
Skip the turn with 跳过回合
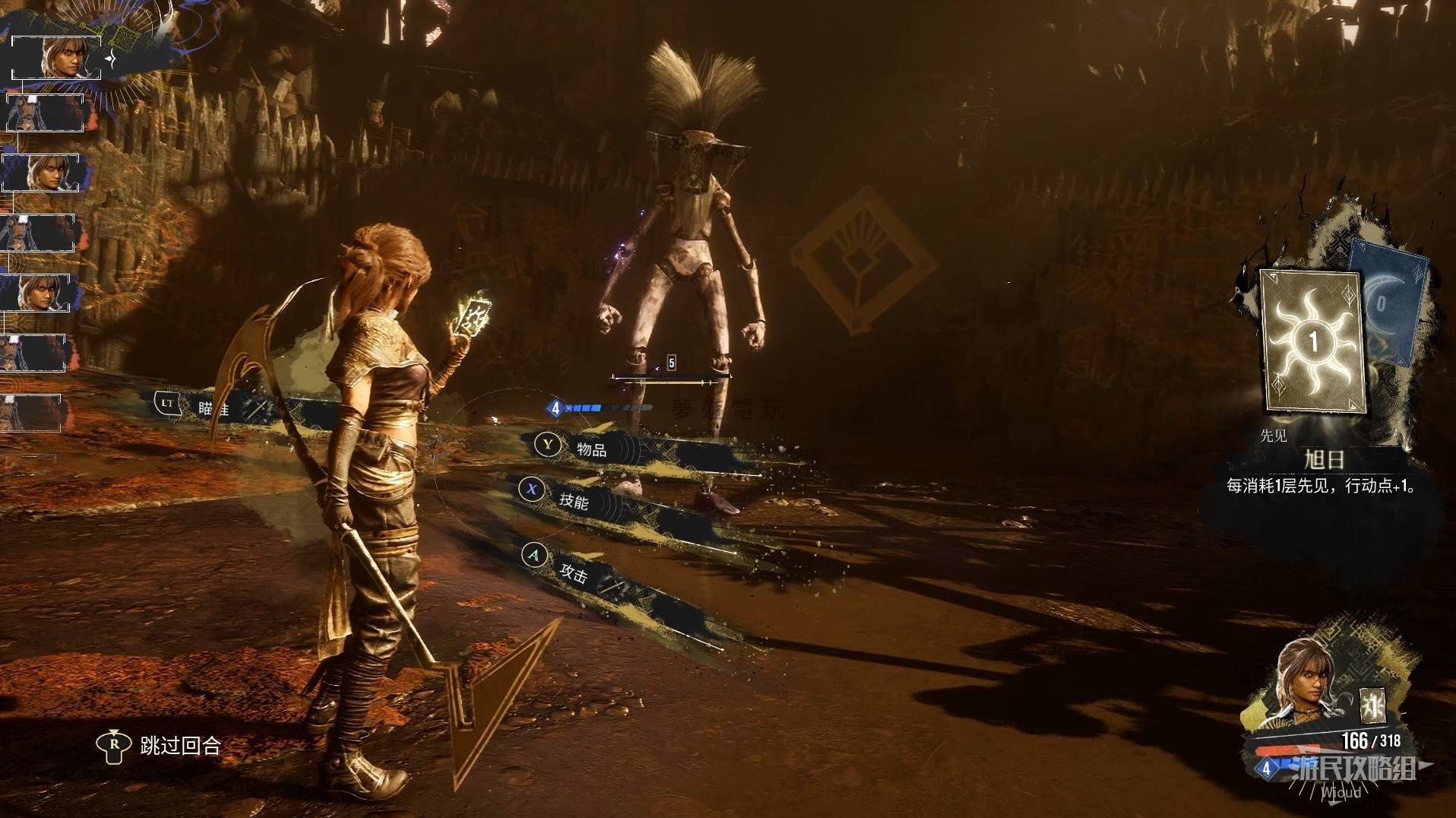click(179, 745)
